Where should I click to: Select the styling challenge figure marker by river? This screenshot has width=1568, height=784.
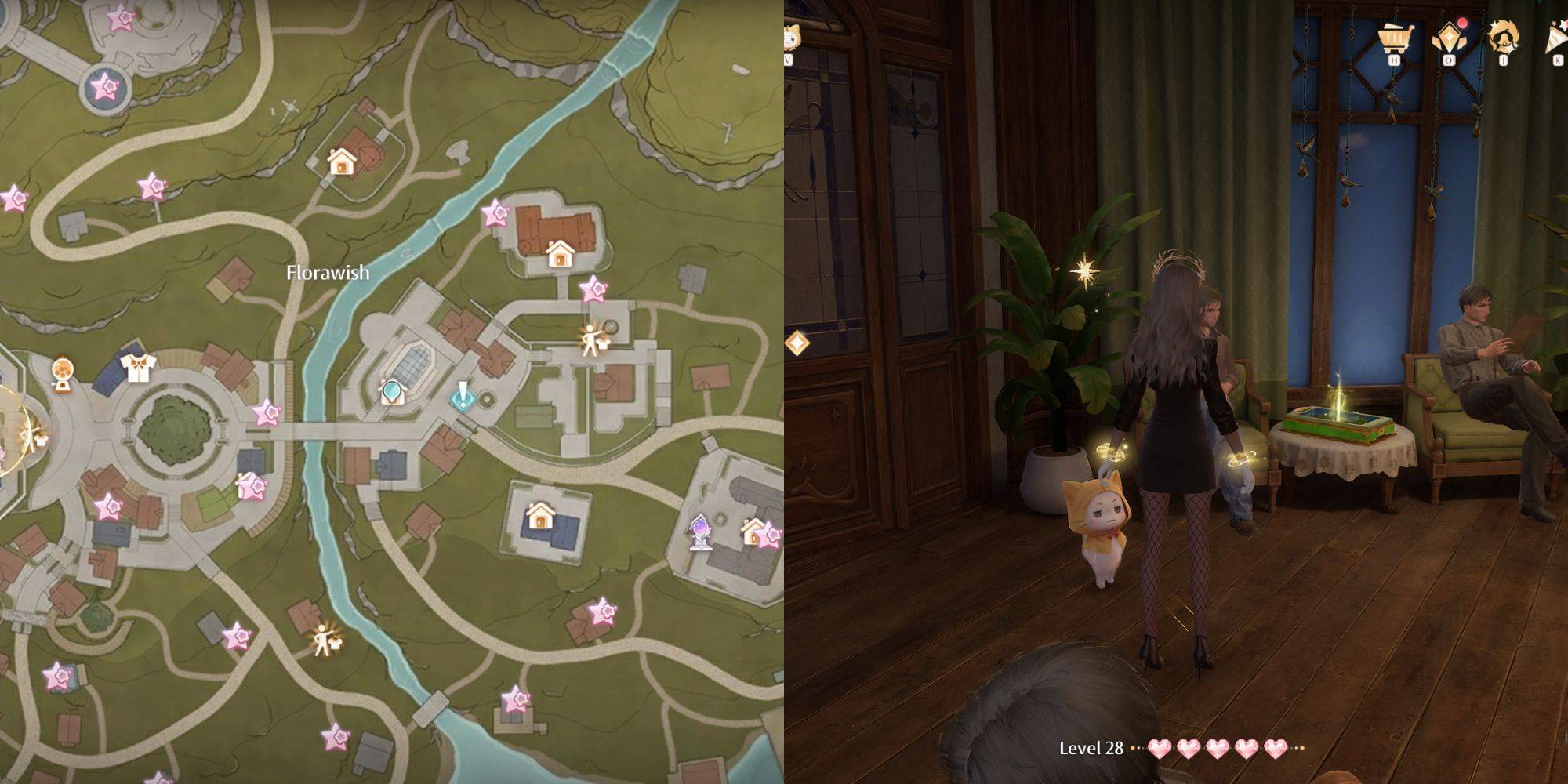pyautogui.click(x=325, y=641)
